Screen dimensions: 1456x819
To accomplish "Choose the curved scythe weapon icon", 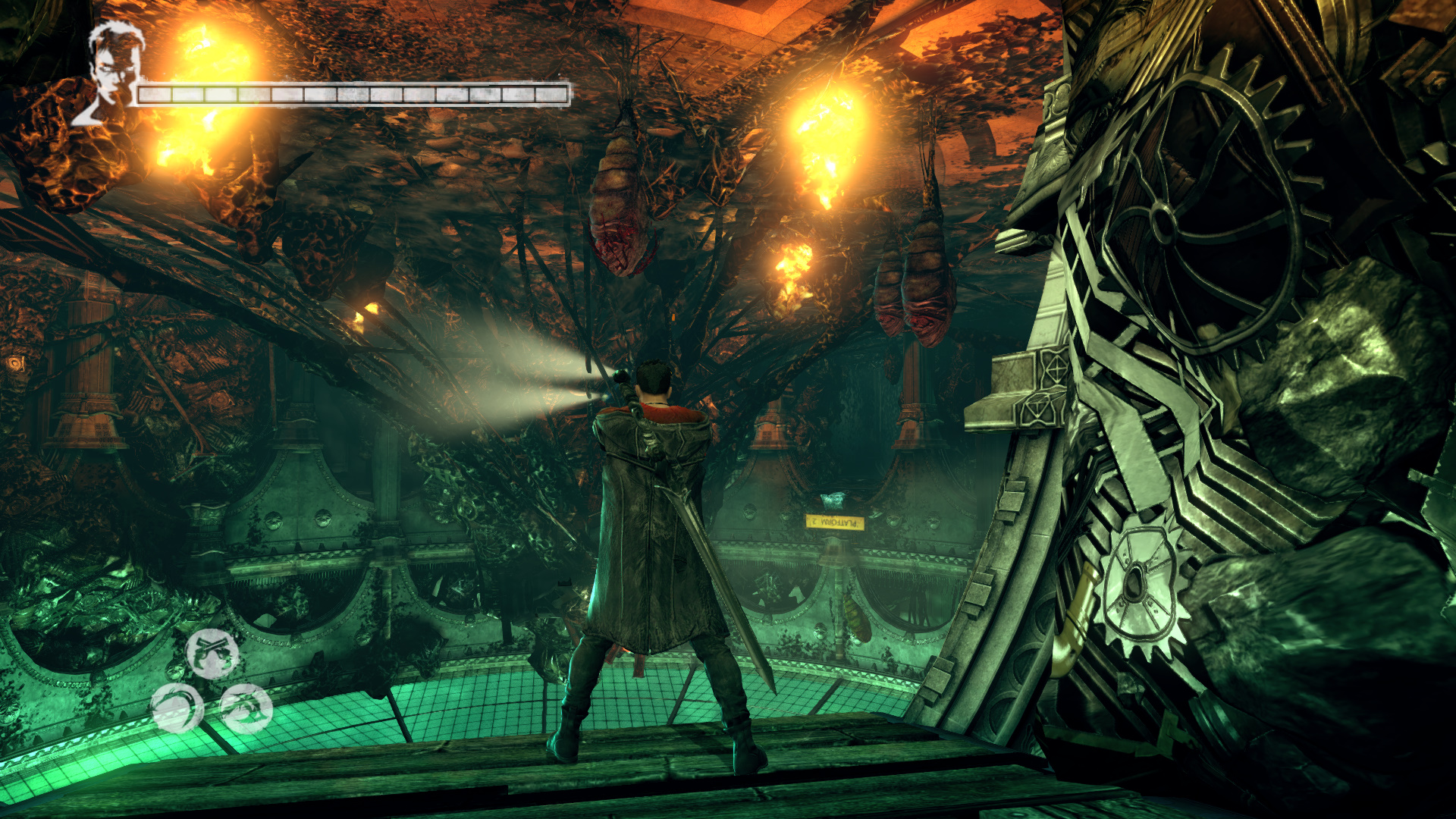I will click(x=177, y=708).
